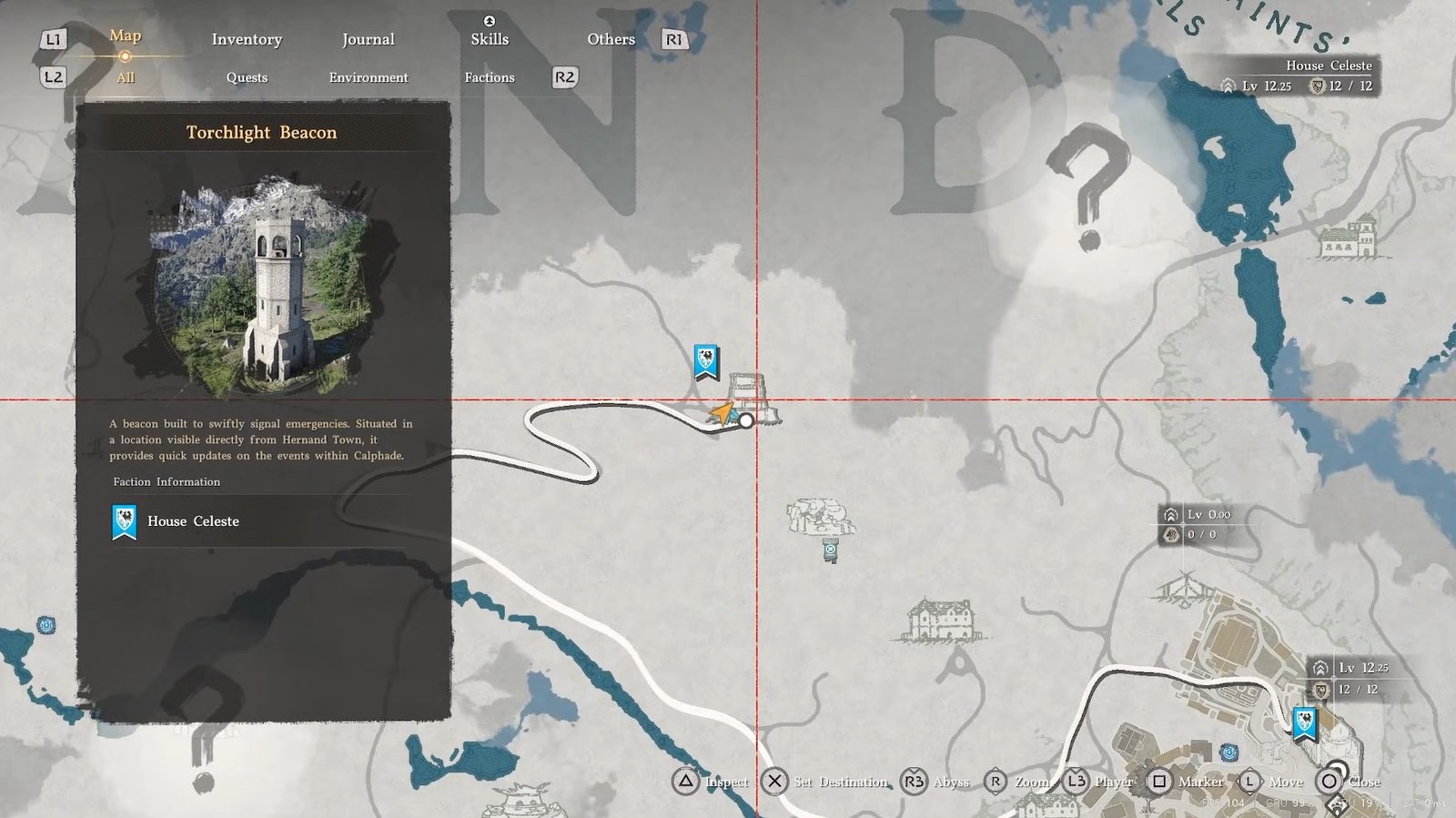The width and height of the screenshot is (1456, 818).
Task: Open the Torchlight Beacon preview image
Action: pos(262,287)
